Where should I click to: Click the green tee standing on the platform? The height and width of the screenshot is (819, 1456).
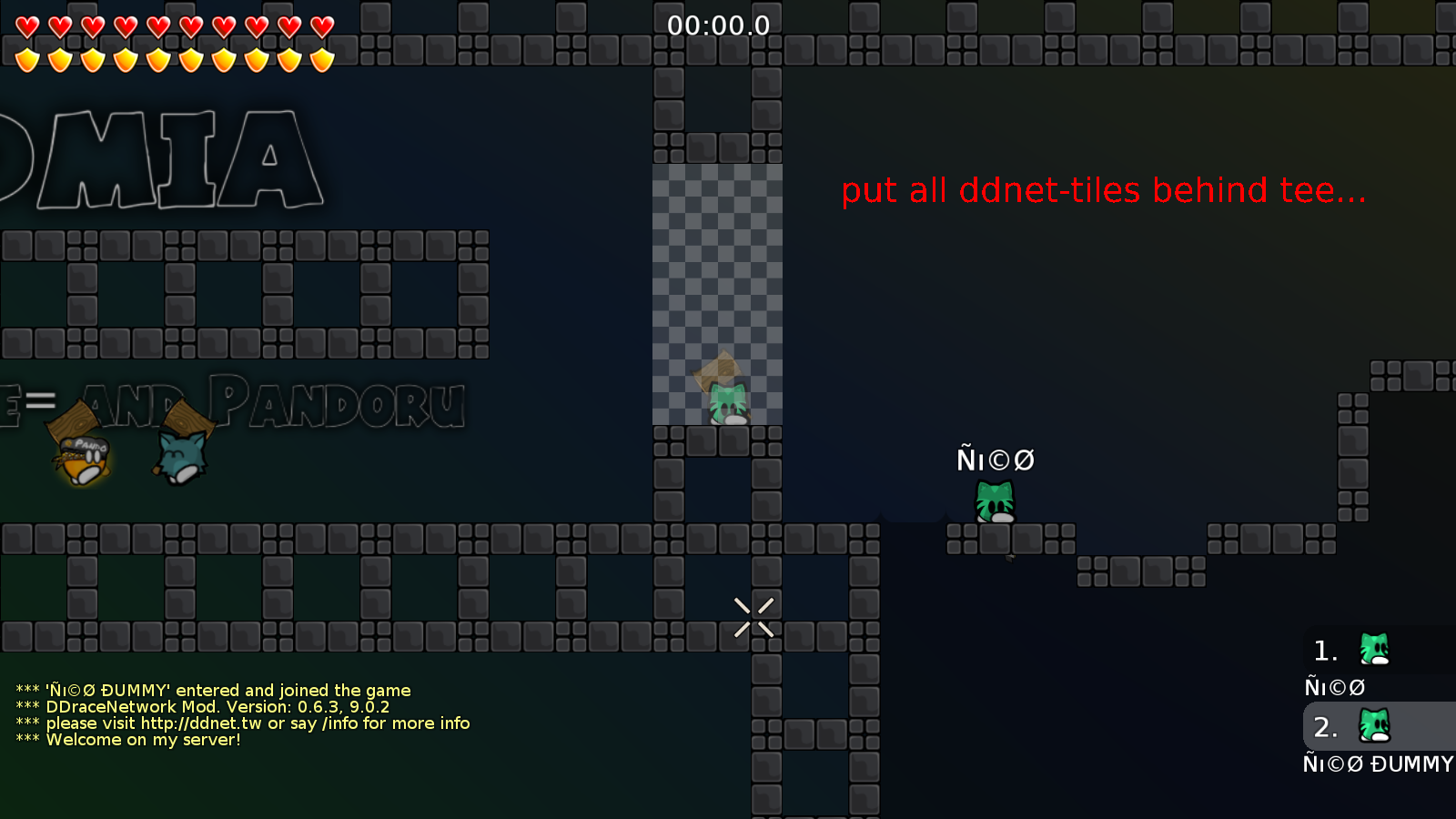pyautogui.click(x=994, y=499)
